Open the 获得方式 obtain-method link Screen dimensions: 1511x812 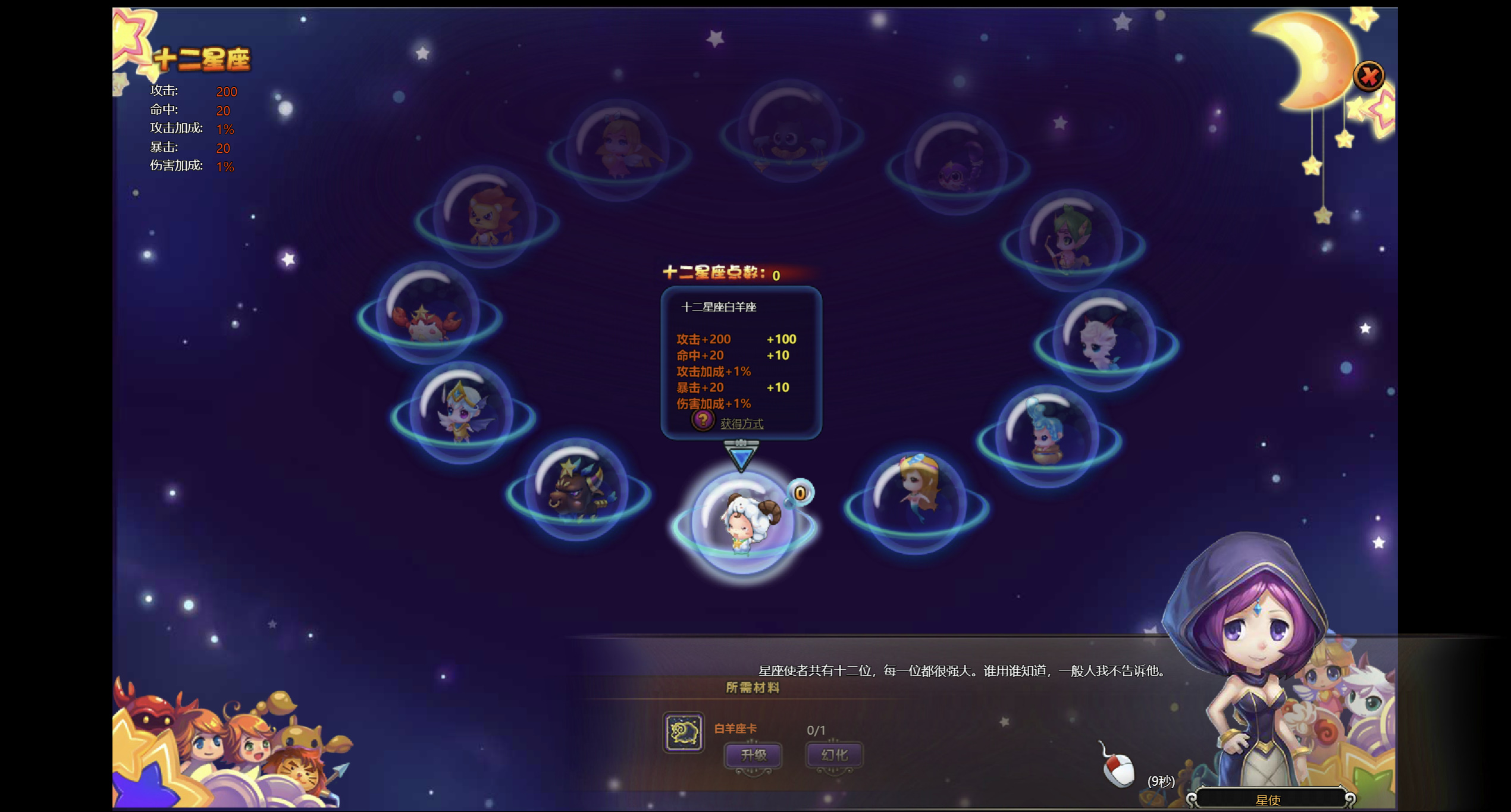[742, 424]
